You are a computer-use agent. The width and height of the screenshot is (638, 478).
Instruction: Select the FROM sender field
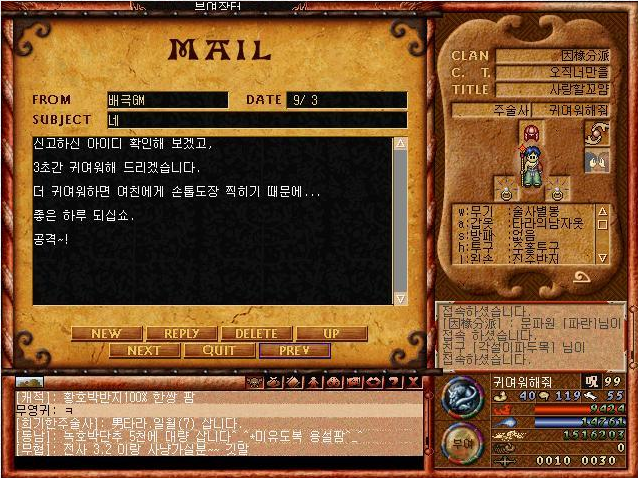pyautogui.click(x=167, y=100)
